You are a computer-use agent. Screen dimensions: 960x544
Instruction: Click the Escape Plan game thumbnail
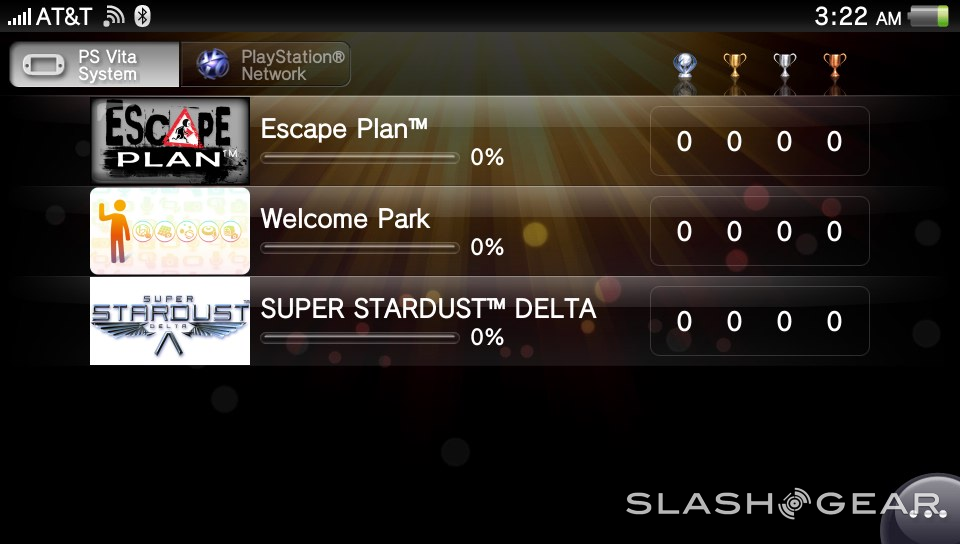[x=170, y=141]
